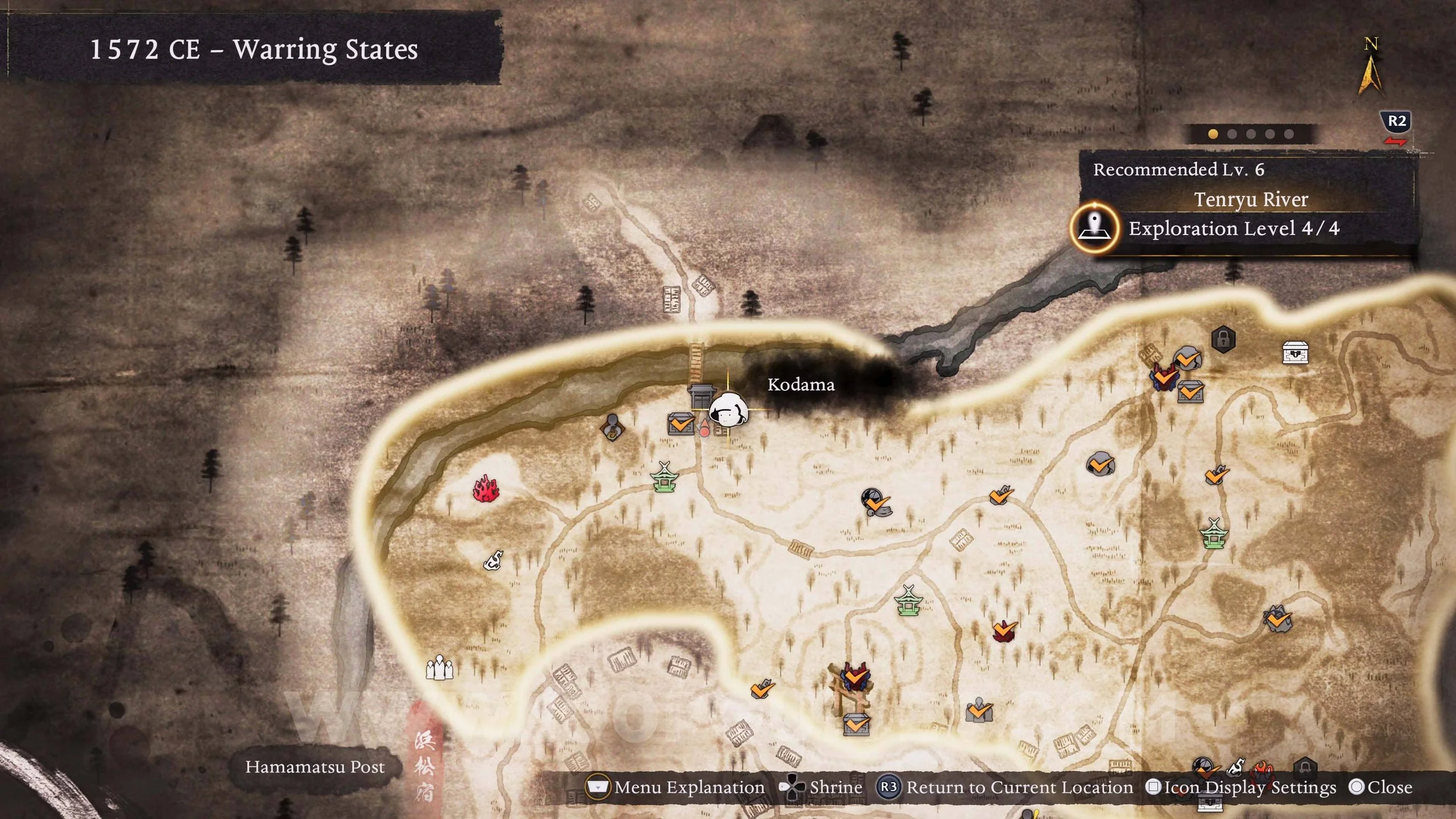Select the checked chest beside the Kodama

click(681, 423)
